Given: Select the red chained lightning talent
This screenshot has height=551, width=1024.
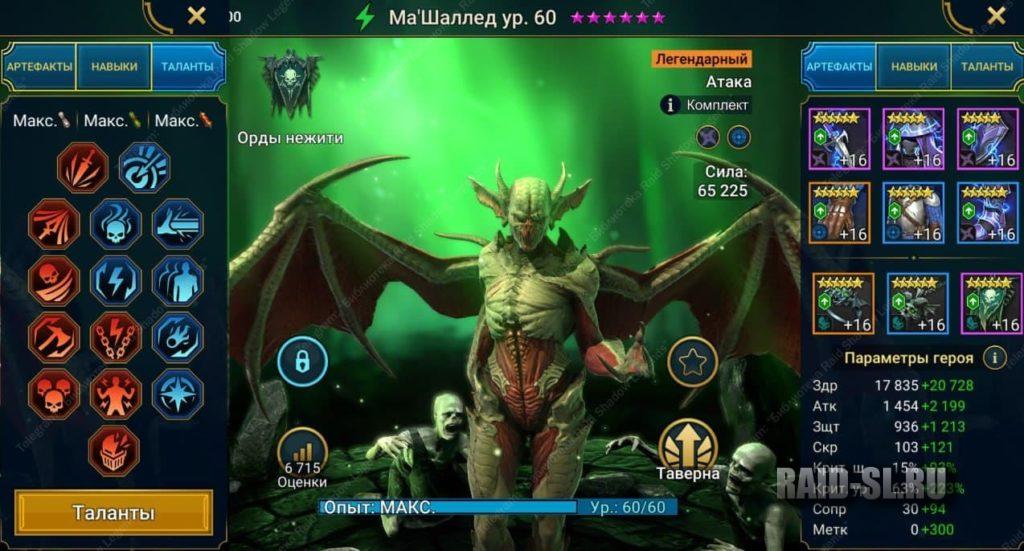Looking at the screenshot, I should click(116, 338).
